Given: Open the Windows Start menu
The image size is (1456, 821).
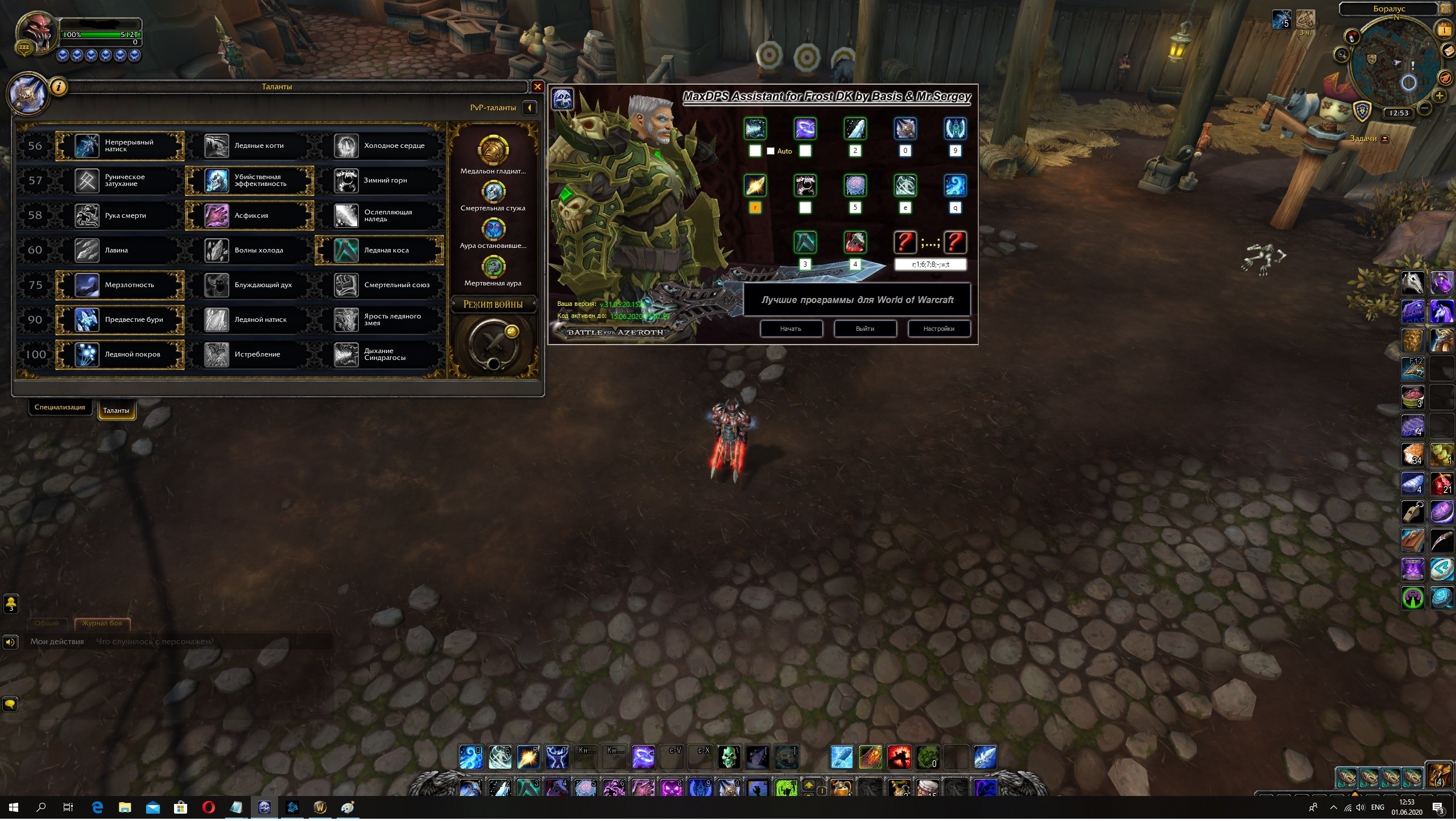Looking at the screenshot, I should coord(14,807).
